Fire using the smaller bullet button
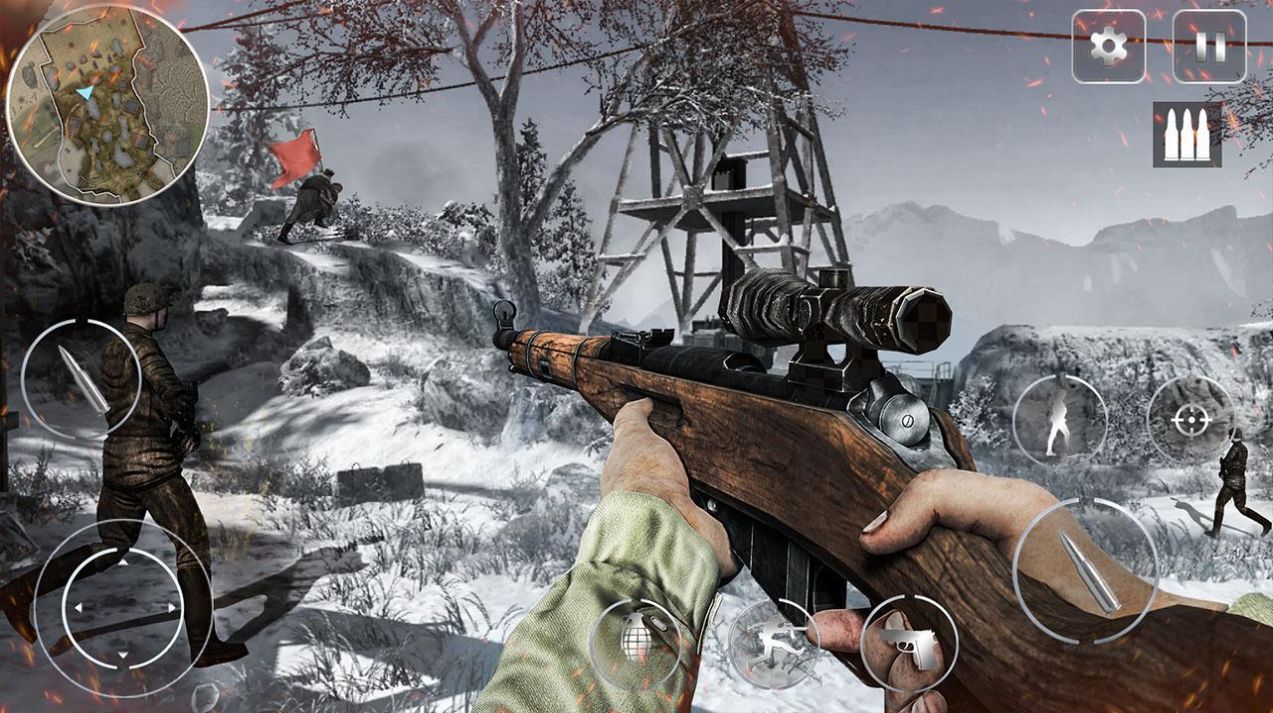The width and height of the screenshot is (1273, 713). click(81, 380)
